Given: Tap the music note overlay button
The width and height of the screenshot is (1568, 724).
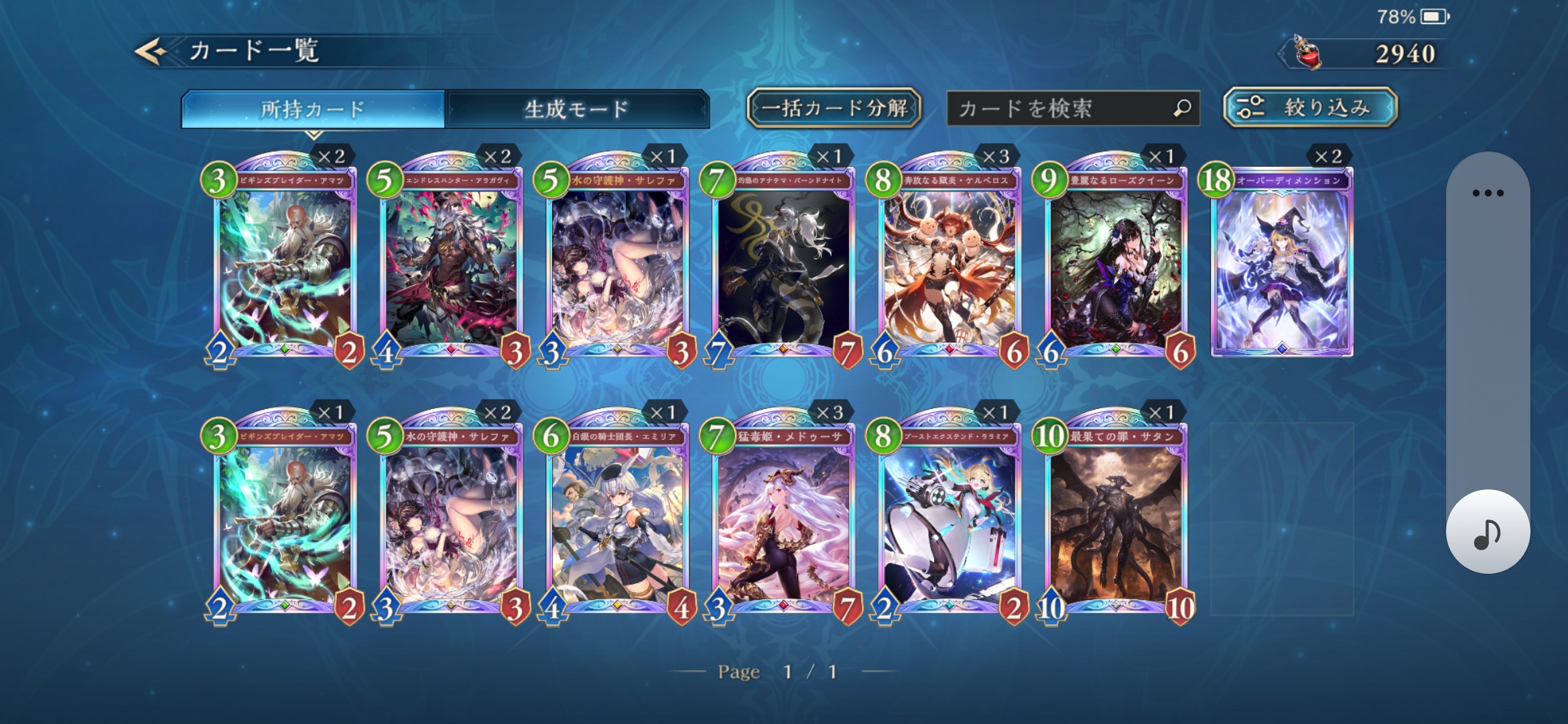Looking at the screenshot, I should point(1488,532).
